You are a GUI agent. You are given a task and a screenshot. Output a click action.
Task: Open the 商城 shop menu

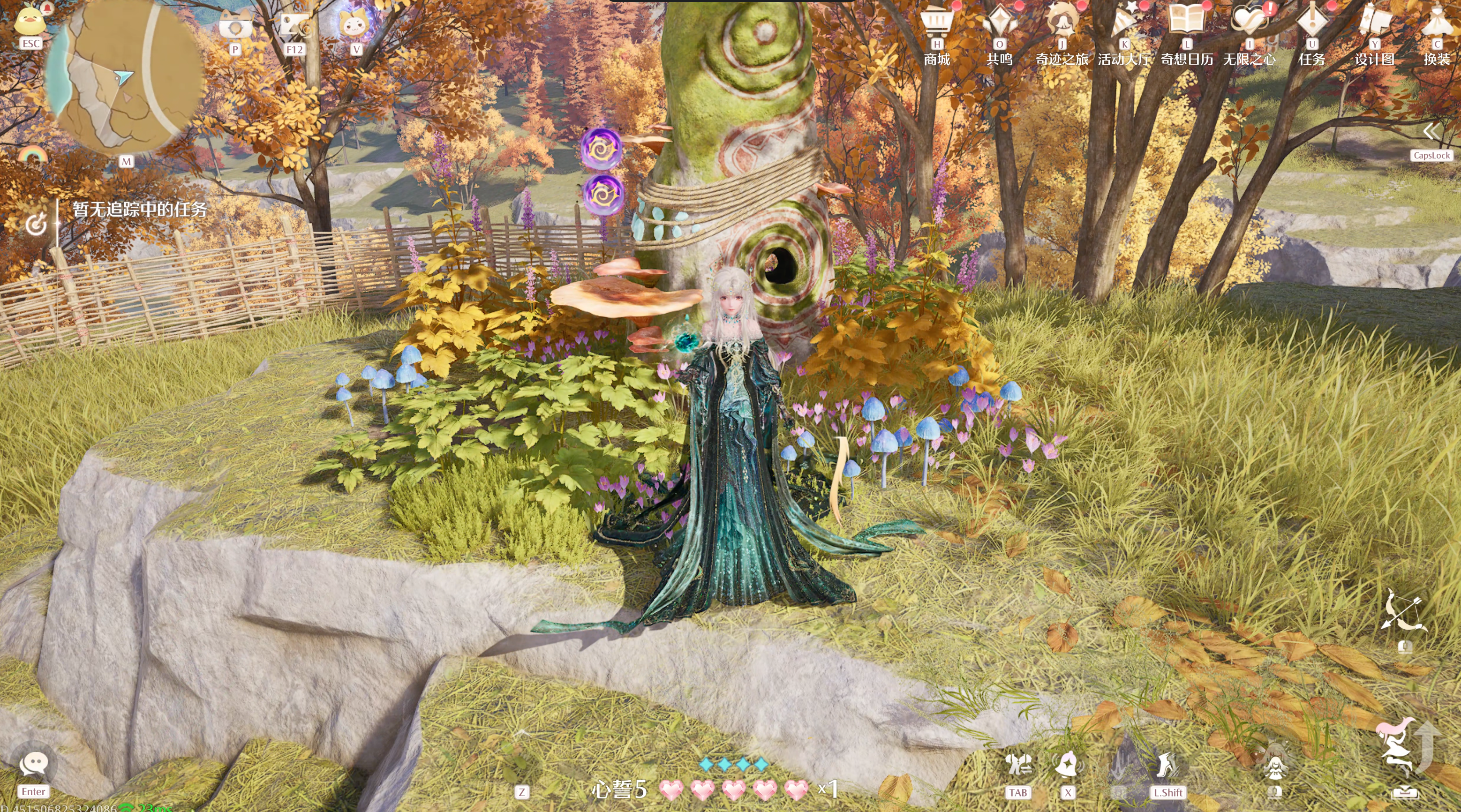coord(936,23)
